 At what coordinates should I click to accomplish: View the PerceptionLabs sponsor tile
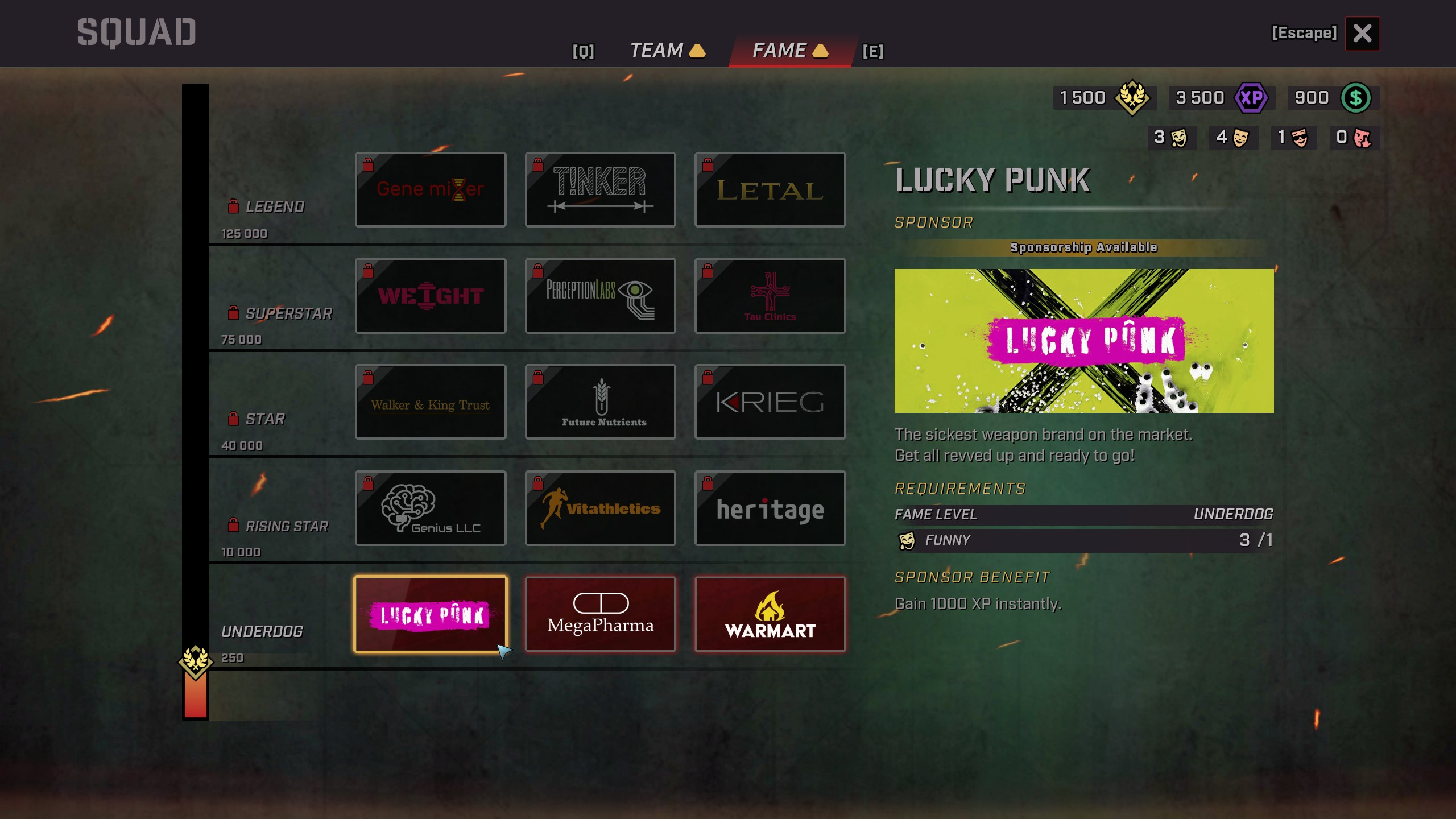click(x=600, y=295)
